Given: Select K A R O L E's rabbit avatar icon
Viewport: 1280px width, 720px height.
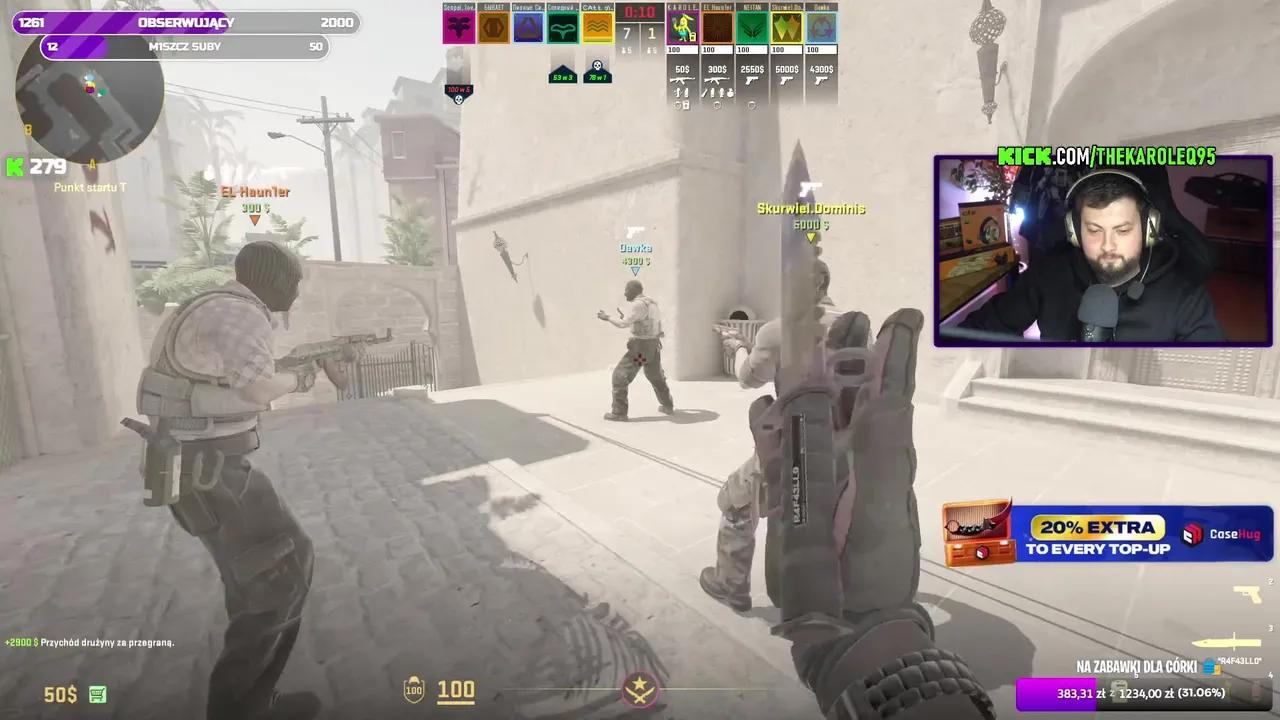Looking at the screenshot, I should (x=681, y=27).
